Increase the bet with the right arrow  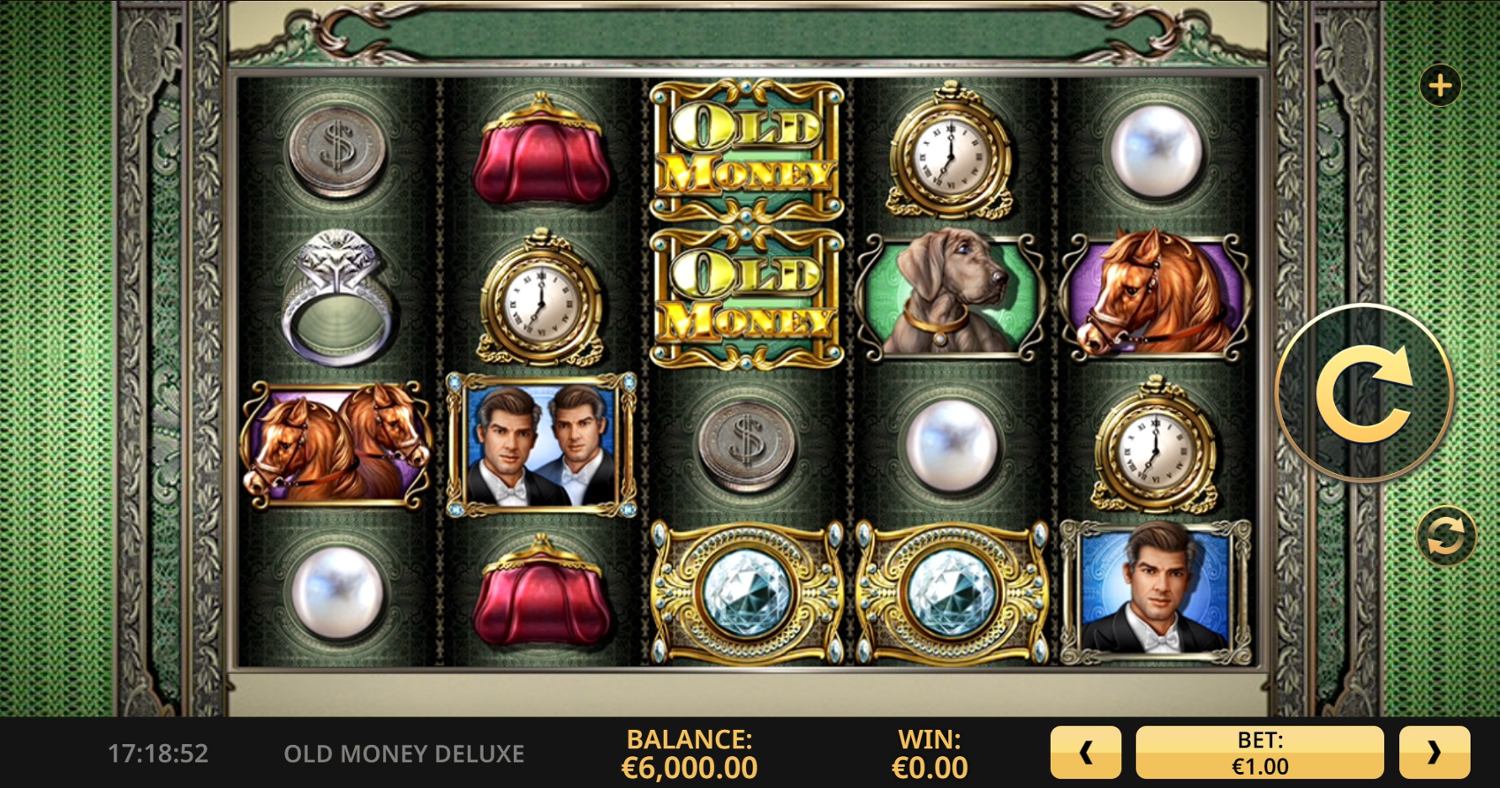(x=1434, y=752)
